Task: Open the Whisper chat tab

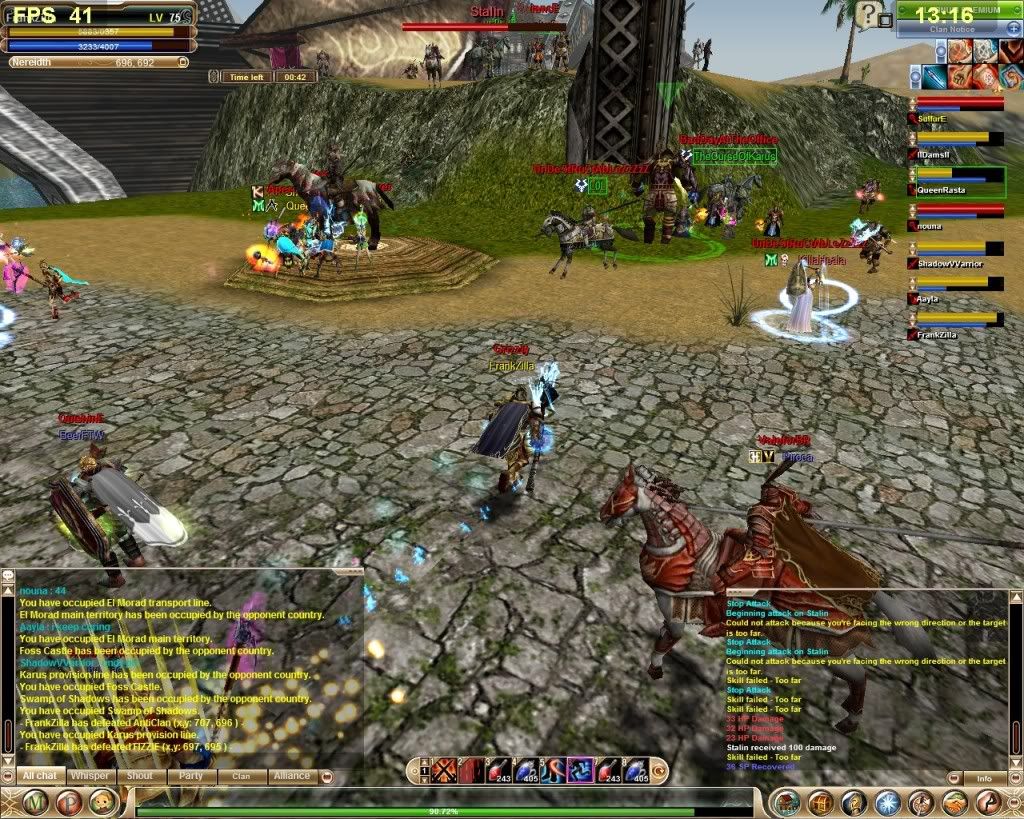Action: click(91, 776)
